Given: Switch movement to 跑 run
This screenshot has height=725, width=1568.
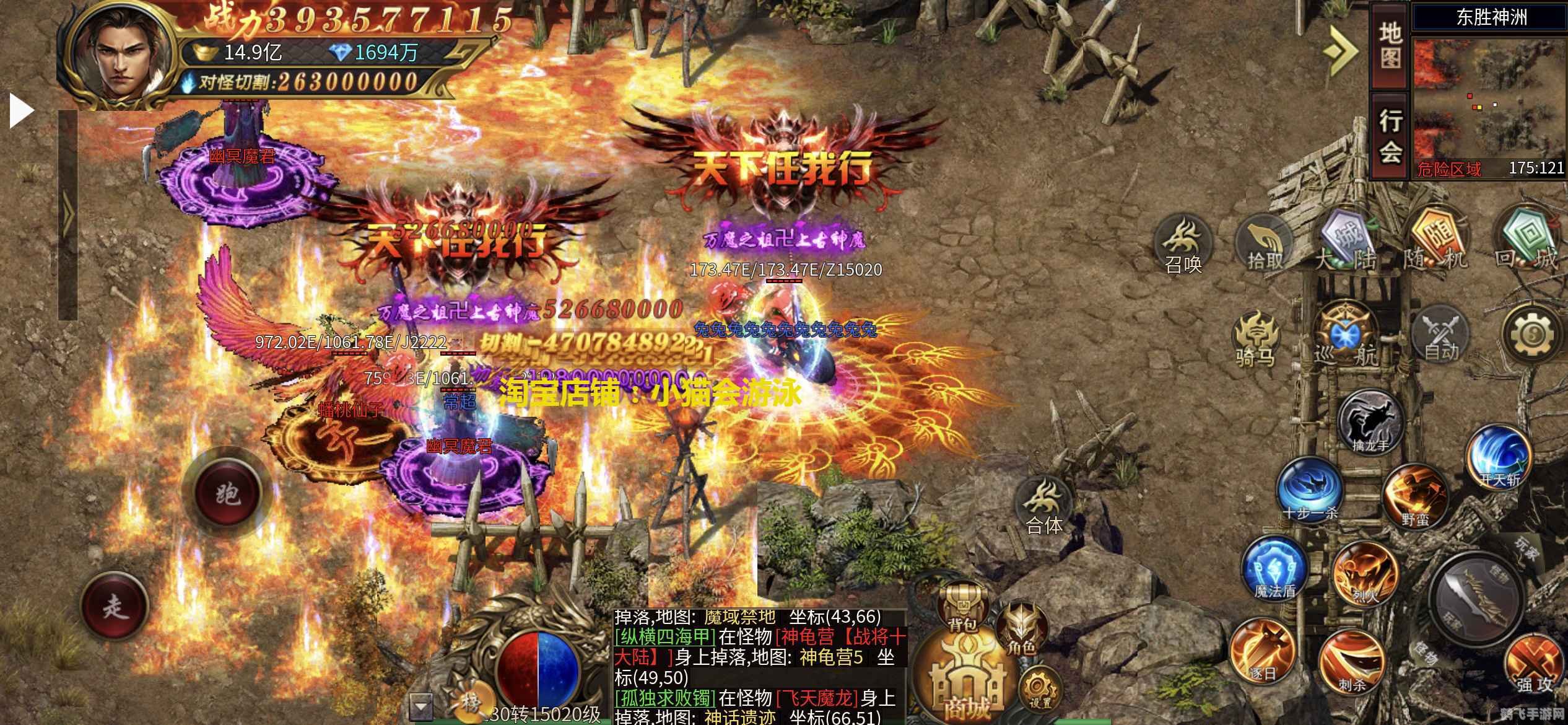Looking at the screenshot, I should pyautogui.click(x=227, y=493).
